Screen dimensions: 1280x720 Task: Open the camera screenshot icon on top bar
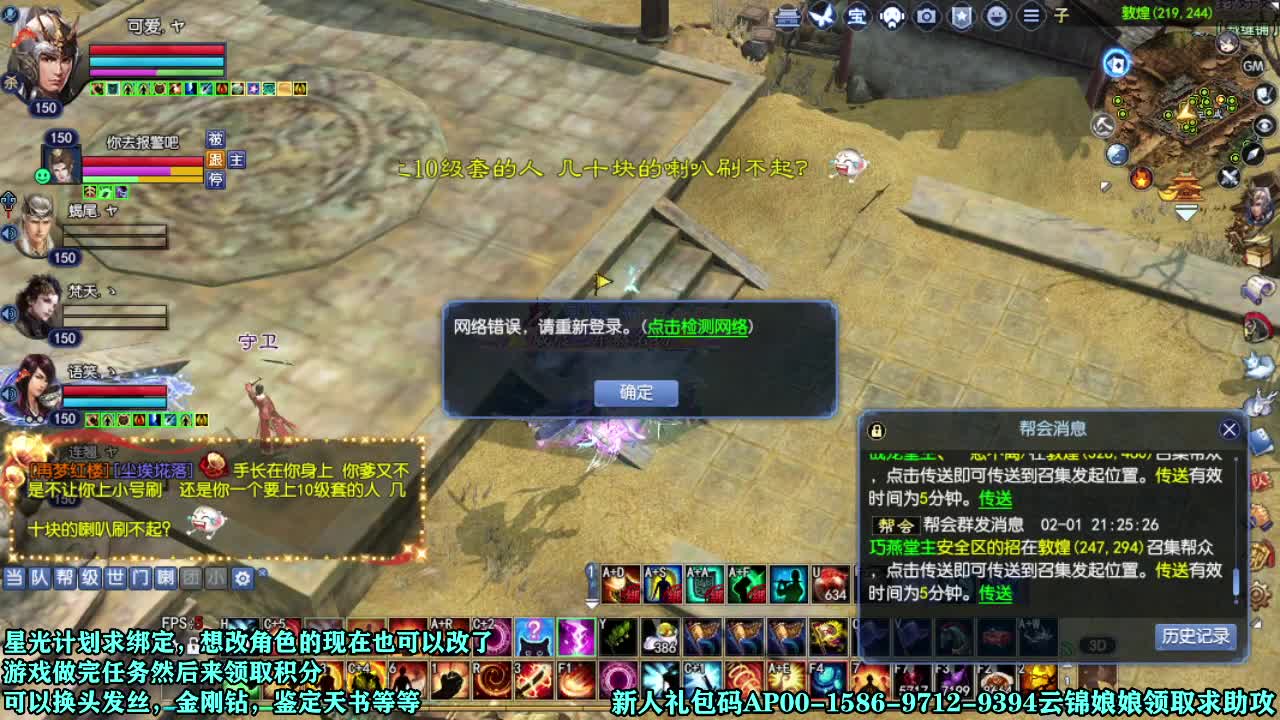(x=927, y=16)
